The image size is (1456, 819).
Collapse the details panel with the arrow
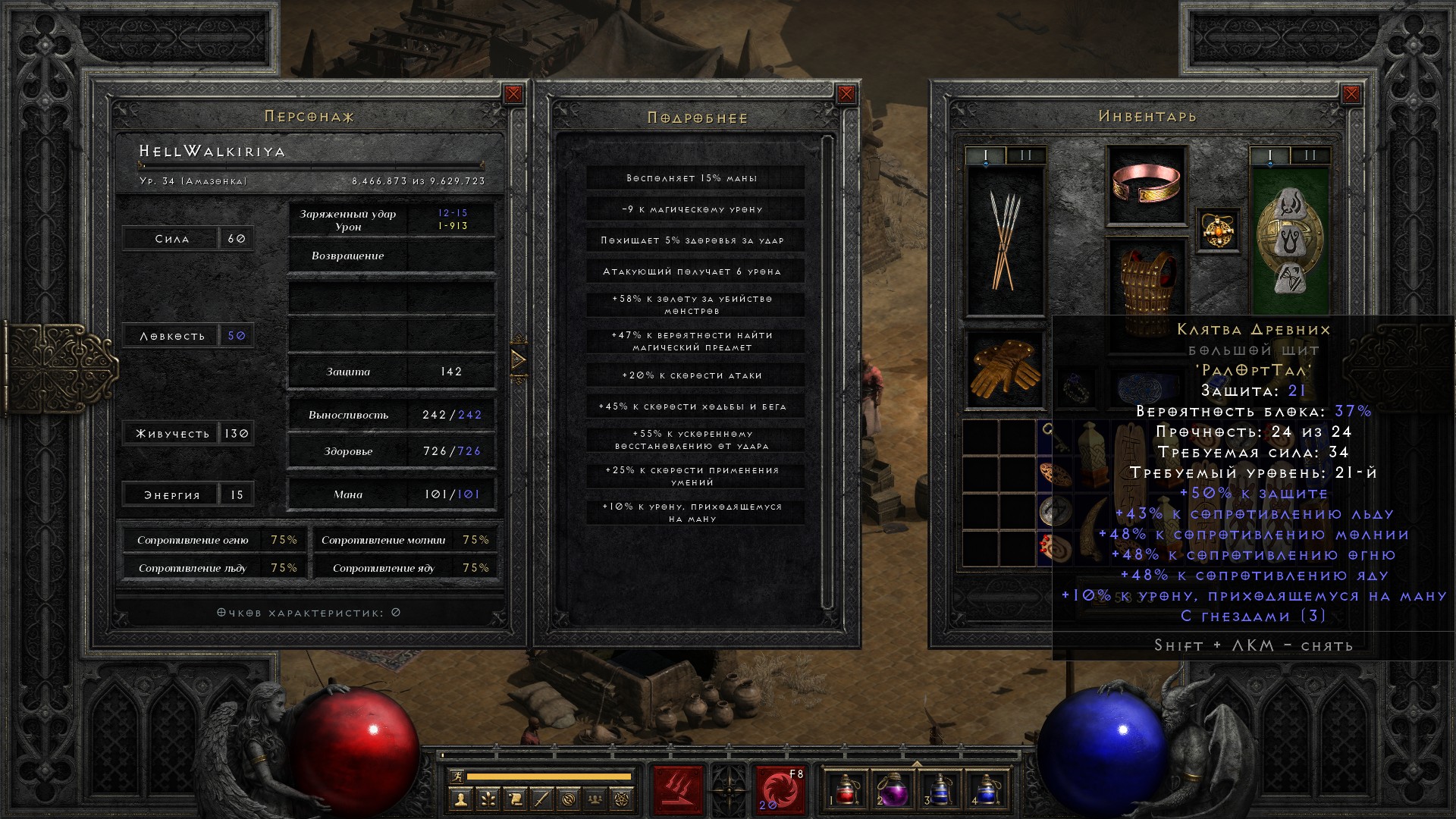tap(519, 359)
